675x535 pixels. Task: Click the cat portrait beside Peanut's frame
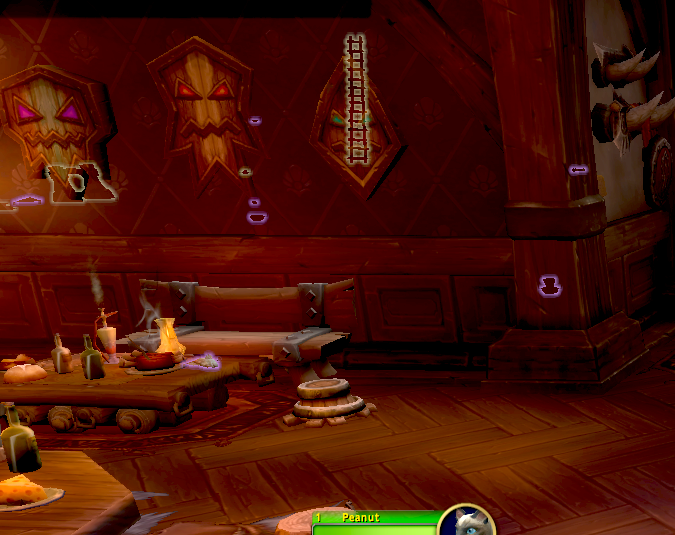point(467,522)
